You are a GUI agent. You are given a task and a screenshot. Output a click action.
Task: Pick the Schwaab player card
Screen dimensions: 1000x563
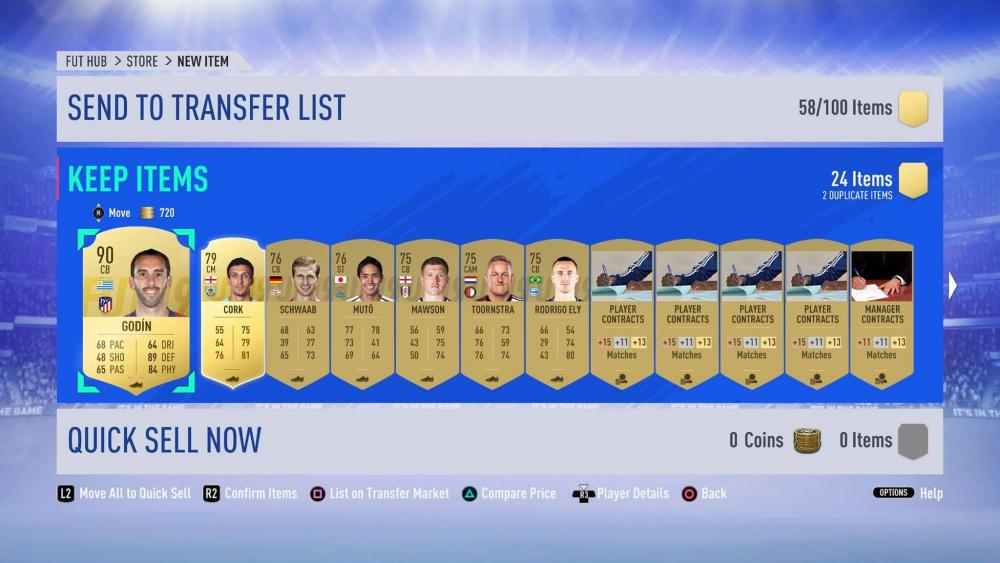(298, 312)
